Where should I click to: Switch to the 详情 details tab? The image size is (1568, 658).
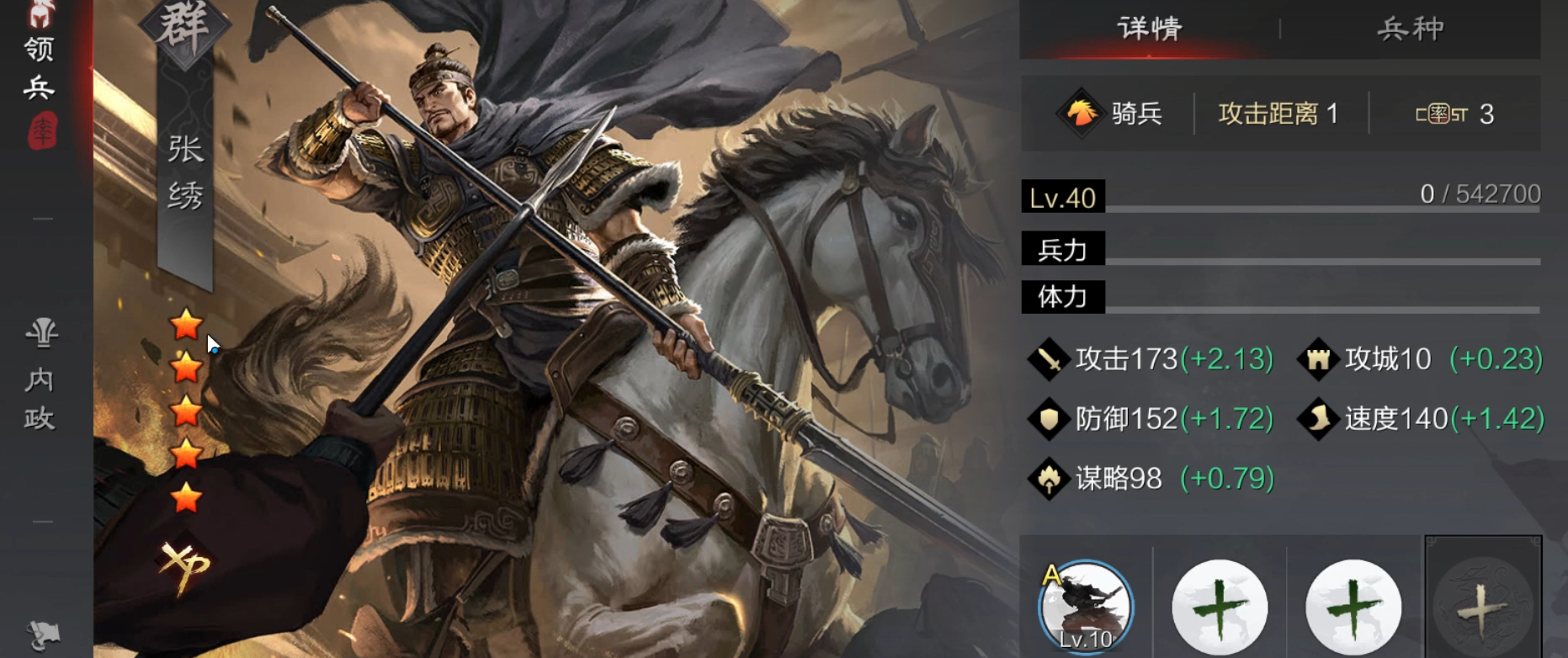coord(1149,29)
